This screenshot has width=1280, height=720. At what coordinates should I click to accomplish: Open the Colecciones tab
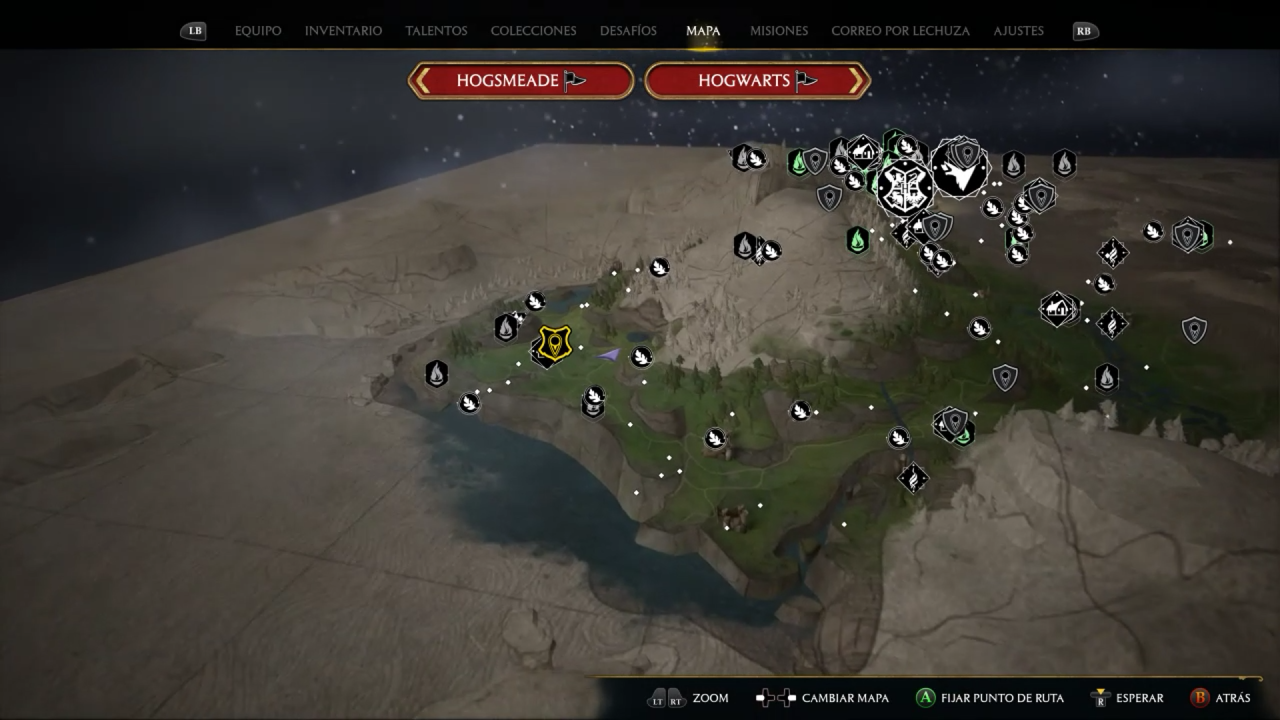pos(533,31)
